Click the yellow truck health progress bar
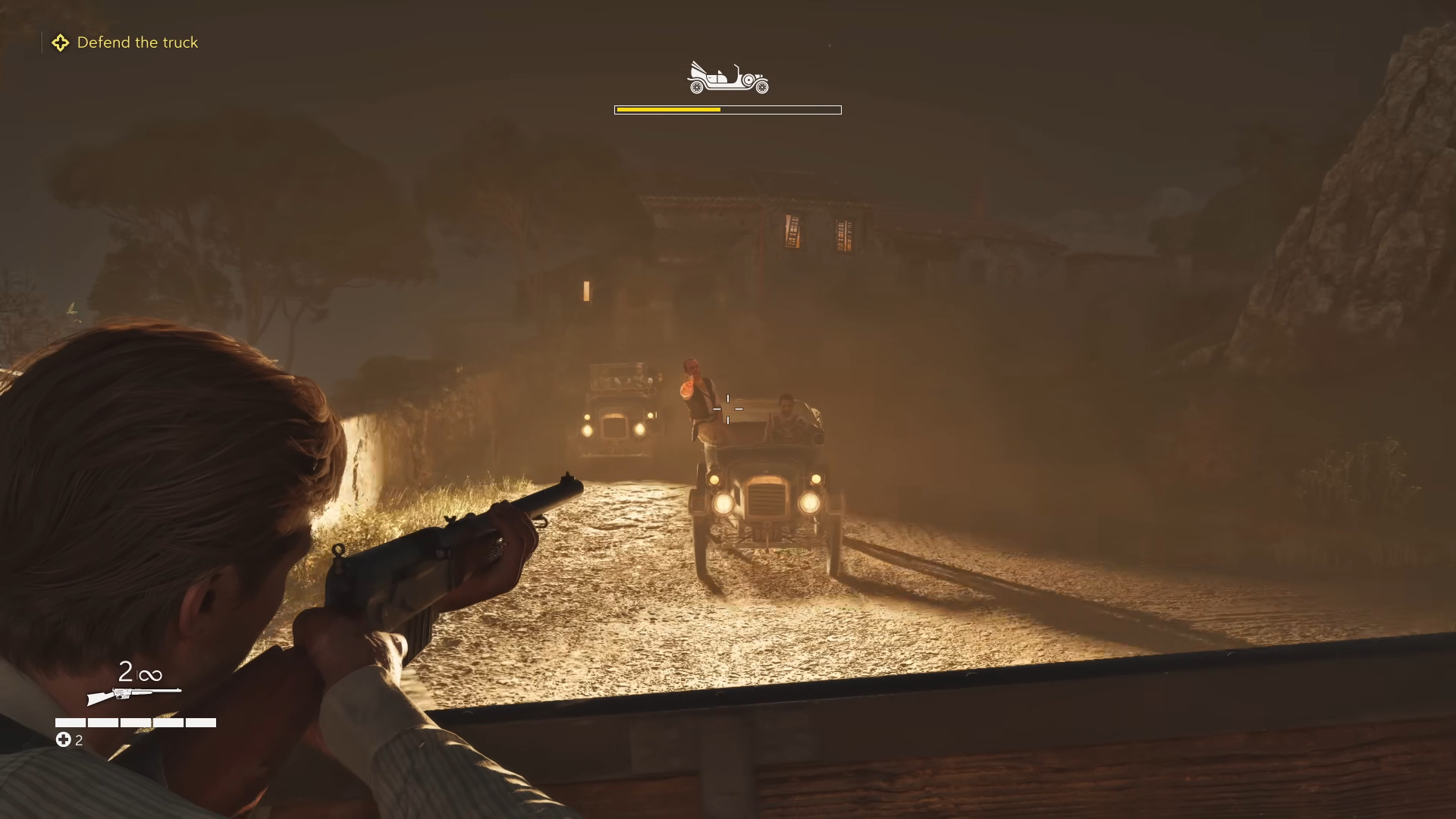Screen dimensions: 1456x819 pyautogui.click(x=667, y=109)
